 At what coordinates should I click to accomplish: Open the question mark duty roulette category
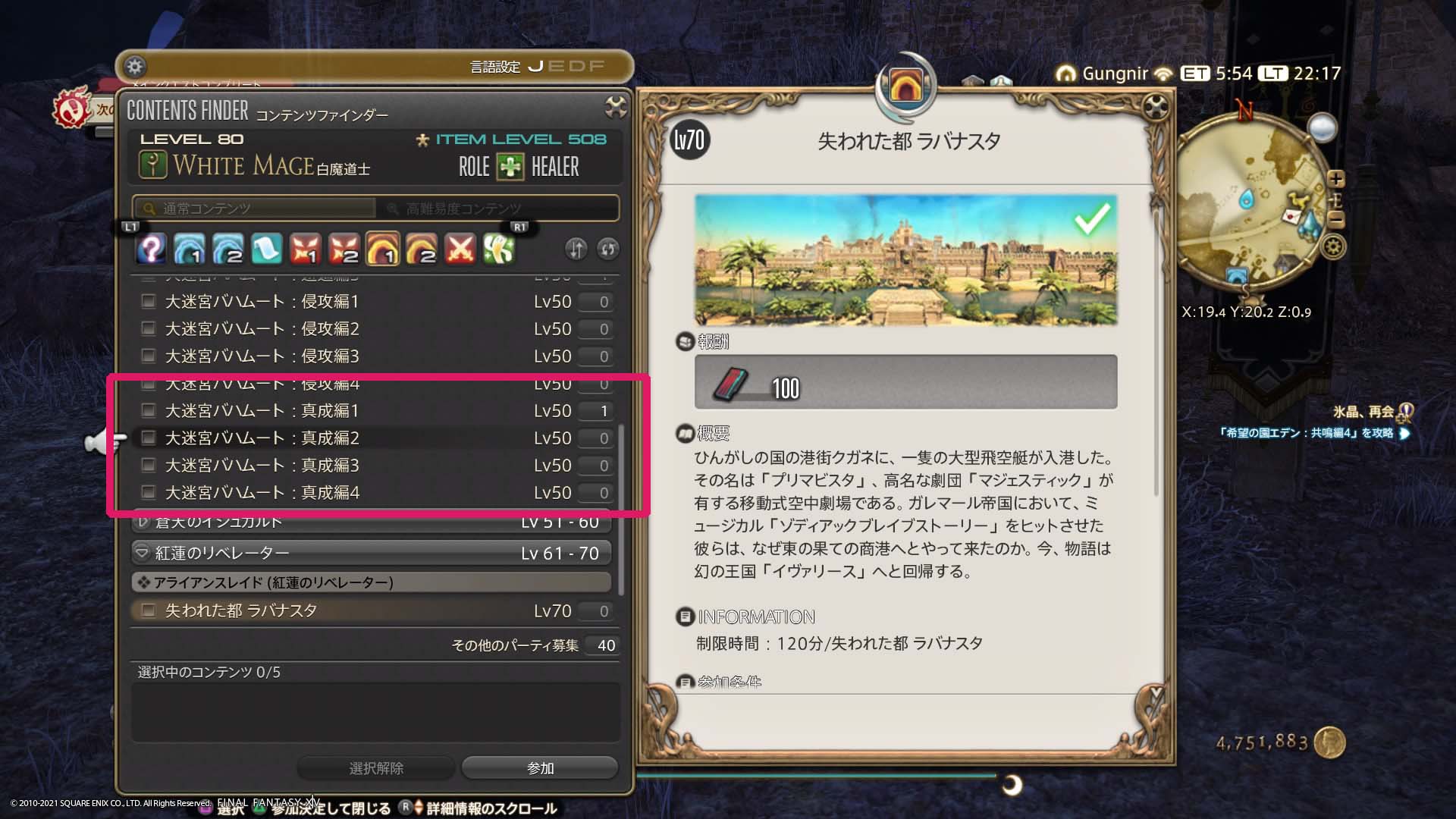(x=151, y=249)
